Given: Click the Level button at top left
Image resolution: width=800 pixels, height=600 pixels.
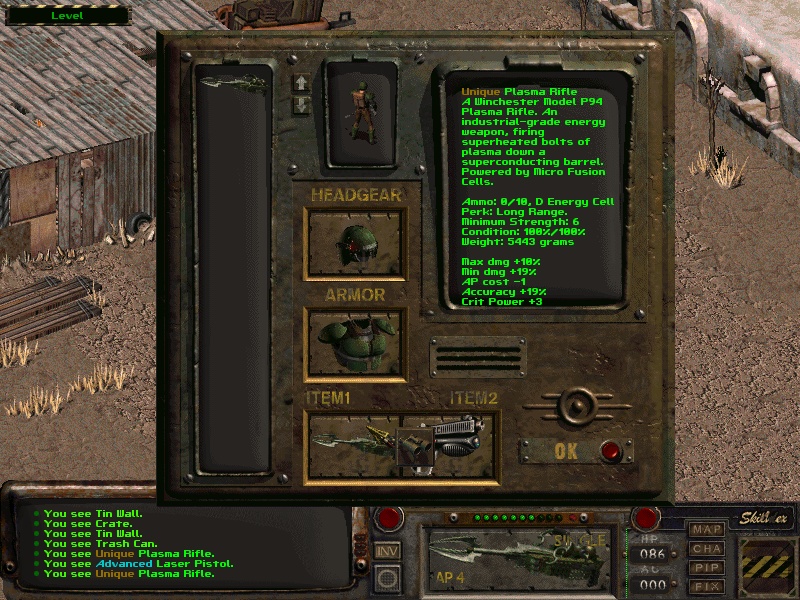Looking at the screenshot, I should pyautogui.click(x=68, y=16).
